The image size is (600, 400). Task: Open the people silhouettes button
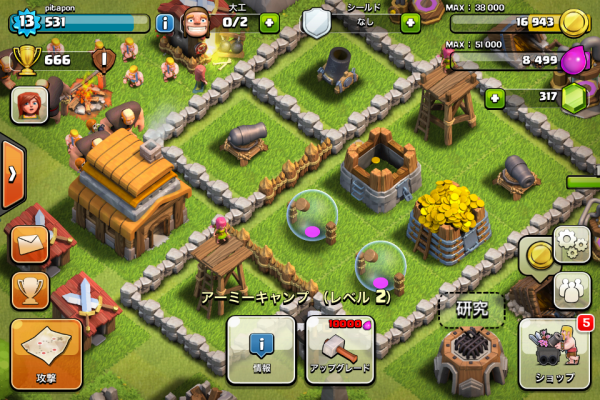(572, 290)
